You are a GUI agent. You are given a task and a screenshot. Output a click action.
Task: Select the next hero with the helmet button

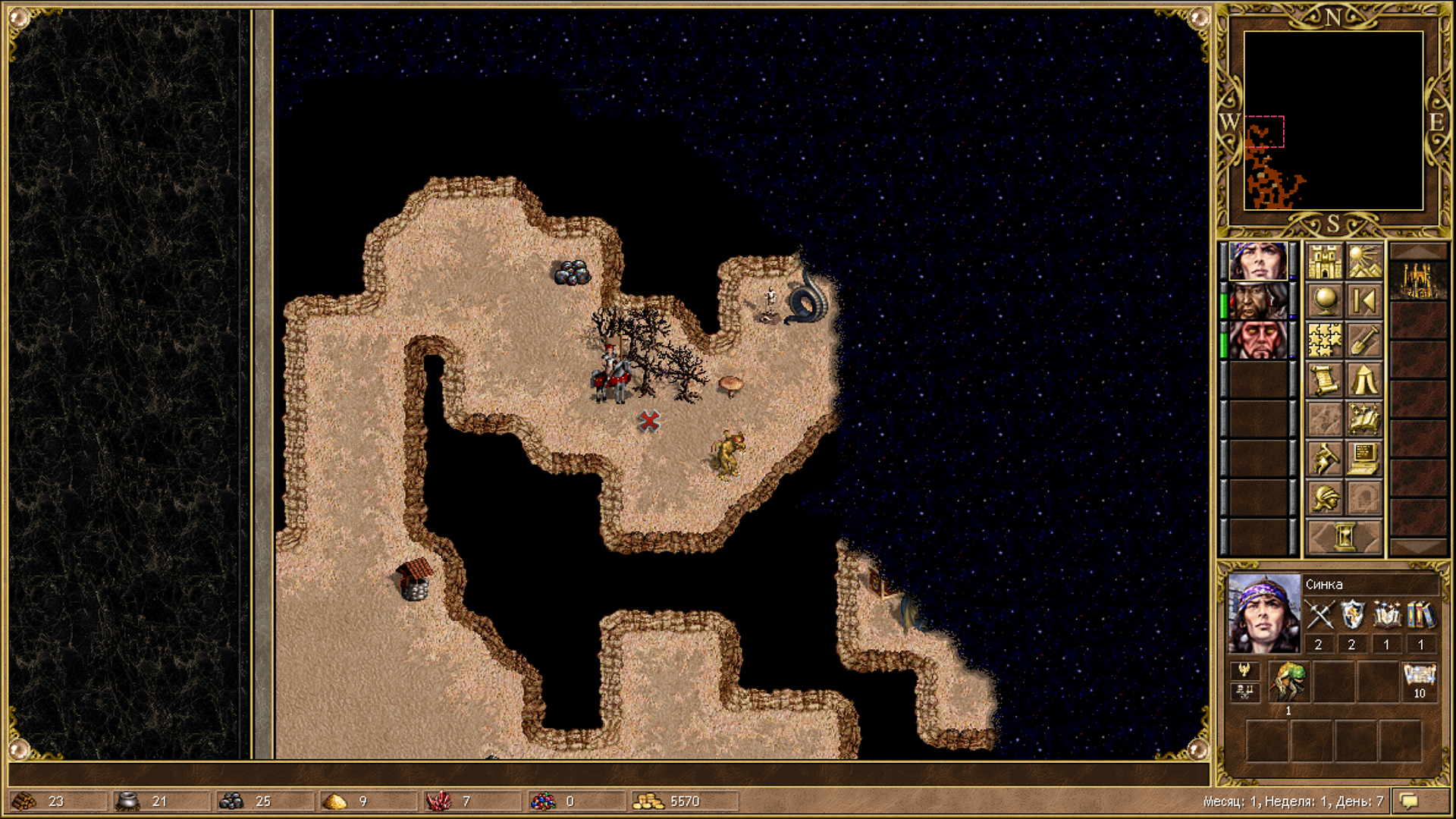pos(1325,497)
